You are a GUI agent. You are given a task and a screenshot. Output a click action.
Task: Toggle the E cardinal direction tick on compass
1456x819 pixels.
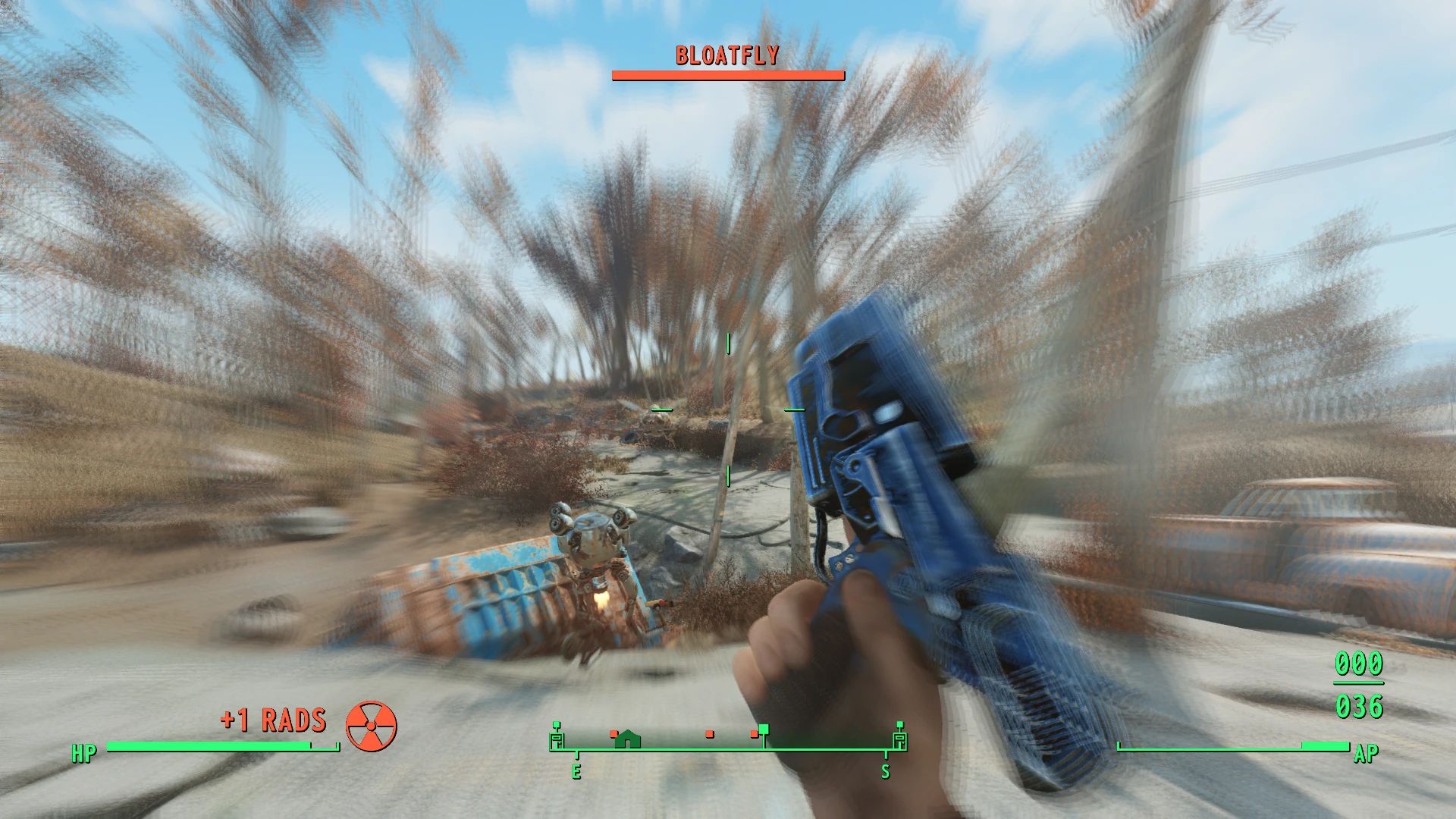pyautogui.click(x=577, y=770)
